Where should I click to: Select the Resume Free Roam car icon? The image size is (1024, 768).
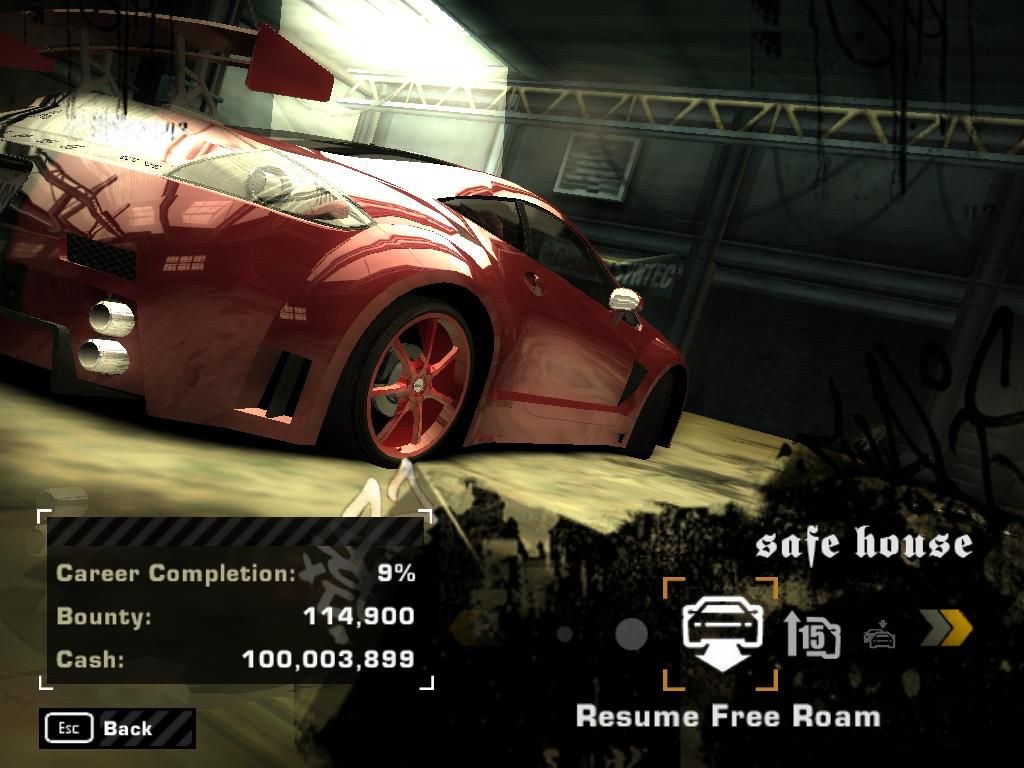[722, 634]
